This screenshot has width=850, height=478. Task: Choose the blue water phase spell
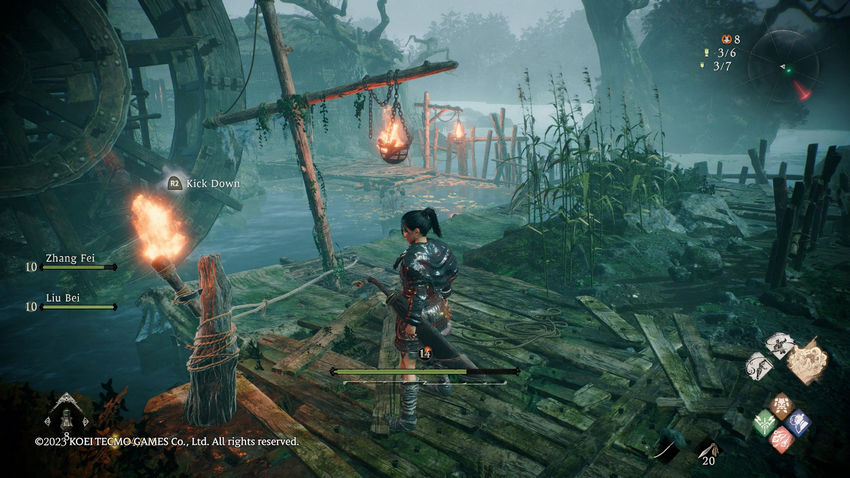pyautogui.click(x=797, y=421)
